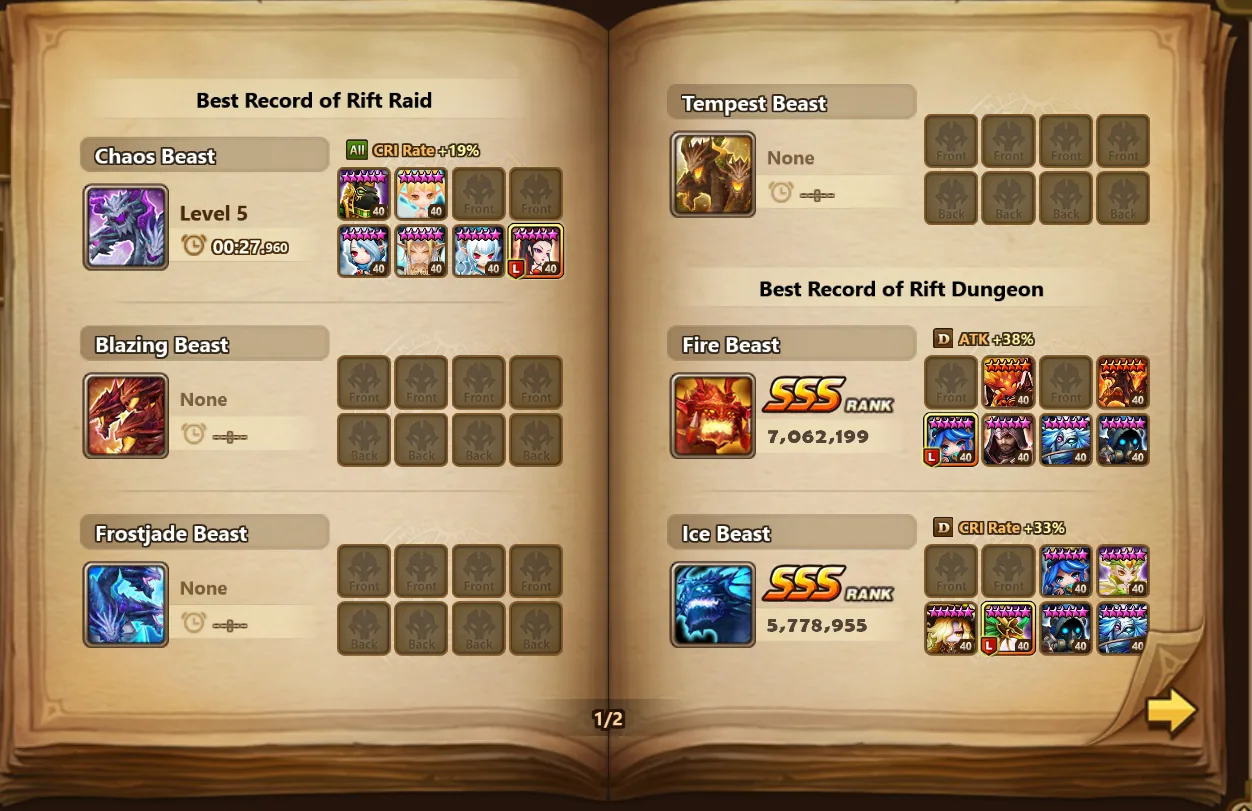This screenshot has height=811, width=1252.
Task: Click the Chaos Beast leader monster with L badge
Action: point(537,251)
